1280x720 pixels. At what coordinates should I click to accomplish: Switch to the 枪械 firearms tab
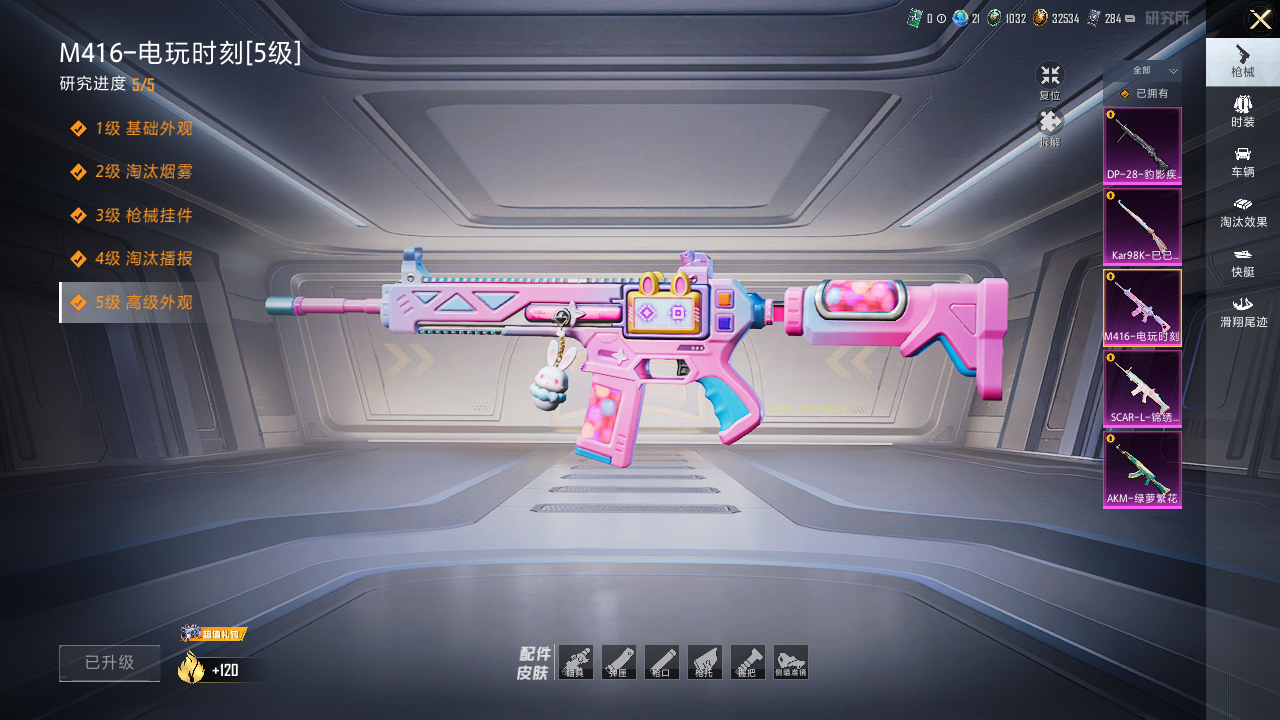[1242, 61]
